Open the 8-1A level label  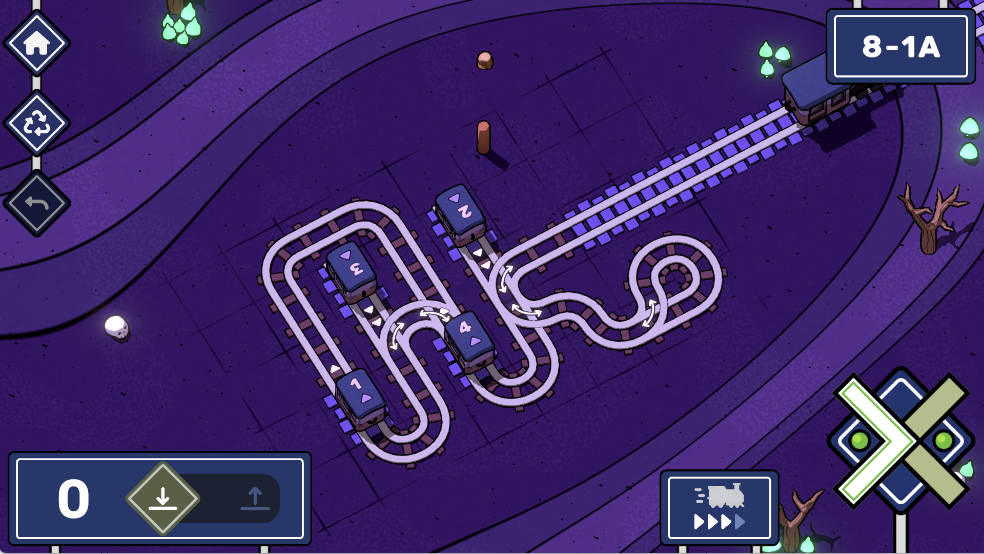[900, 47]
